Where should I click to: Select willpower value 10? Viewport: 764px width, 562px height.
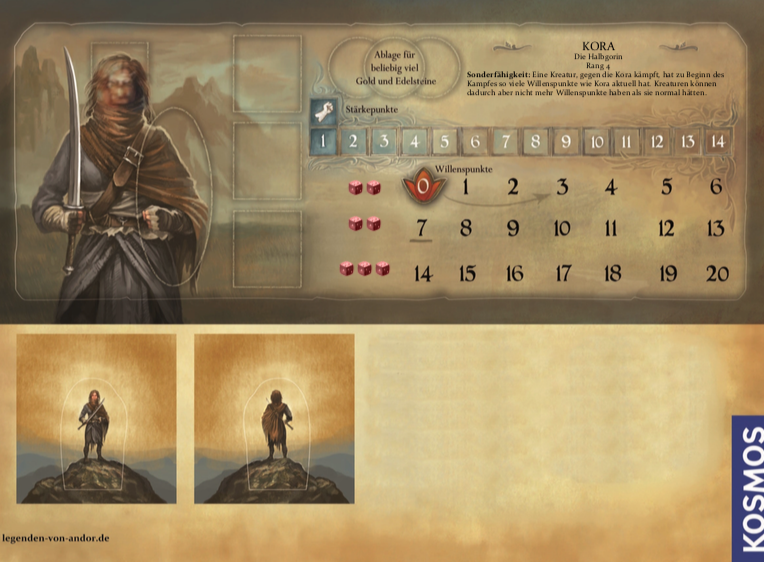pos(562,228)
